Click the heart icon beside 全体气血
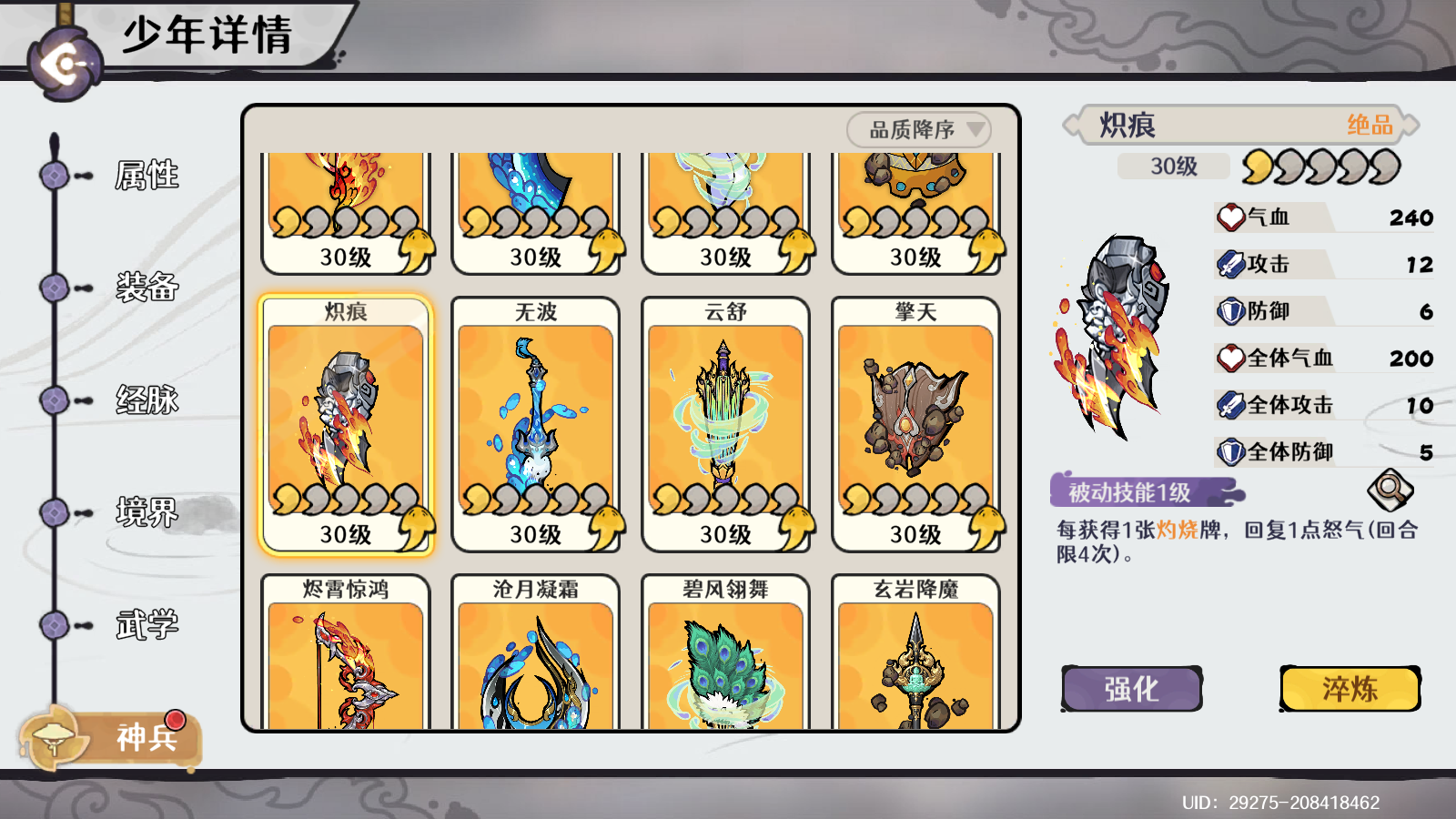Viewport: 1456px width, 819px height. pos(1230,358)
